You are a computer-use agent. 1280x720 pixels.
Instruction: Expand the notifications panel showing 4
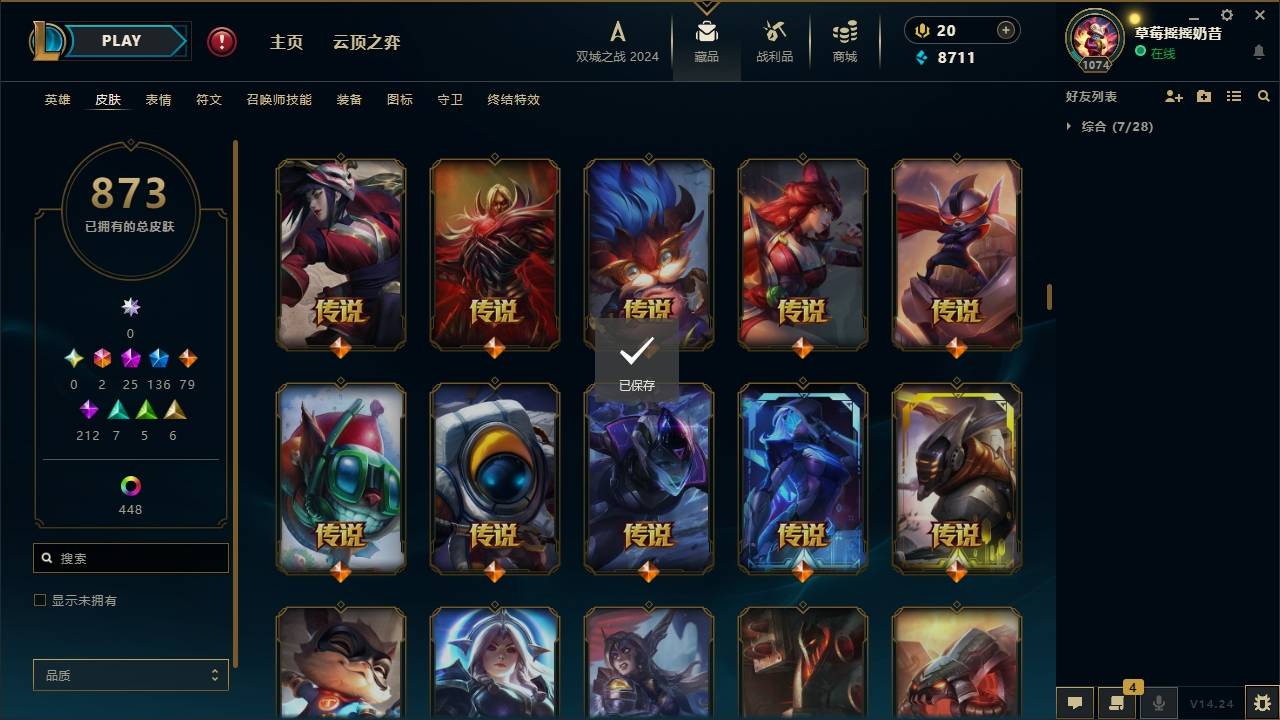click(1117, 703)
